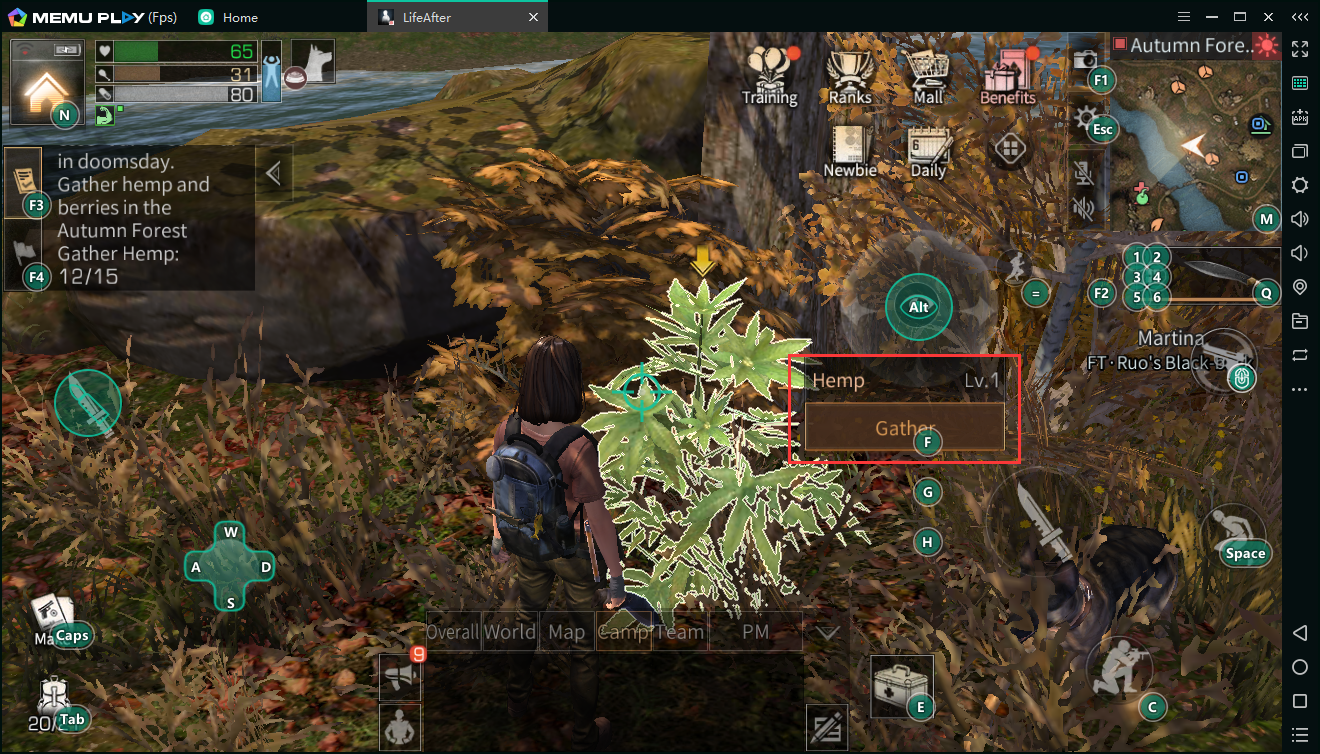
Task: Switch to the World chat tab
Action: 510,632
